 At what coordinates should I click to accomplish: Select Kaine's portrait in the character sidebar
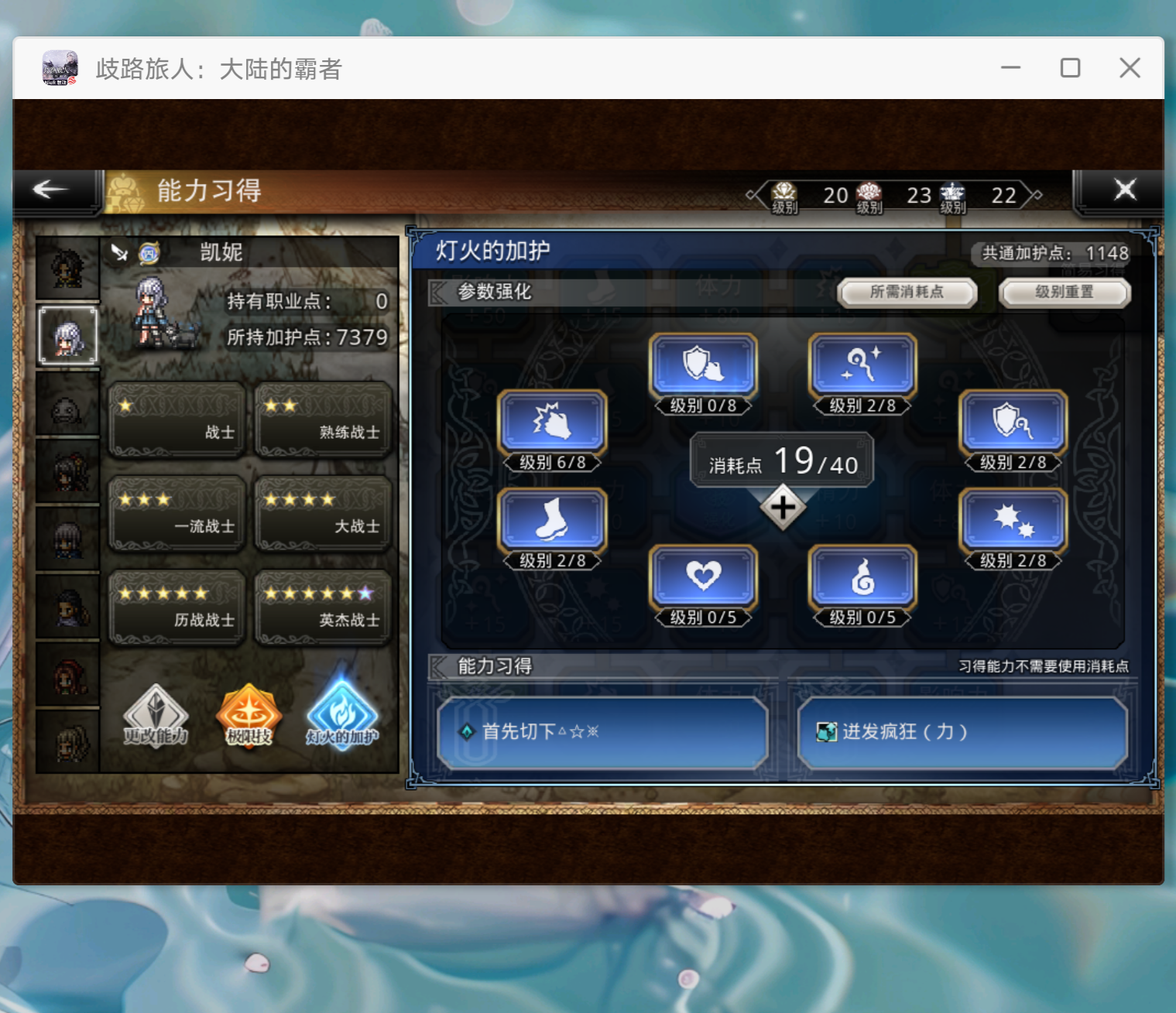[67, 337]
